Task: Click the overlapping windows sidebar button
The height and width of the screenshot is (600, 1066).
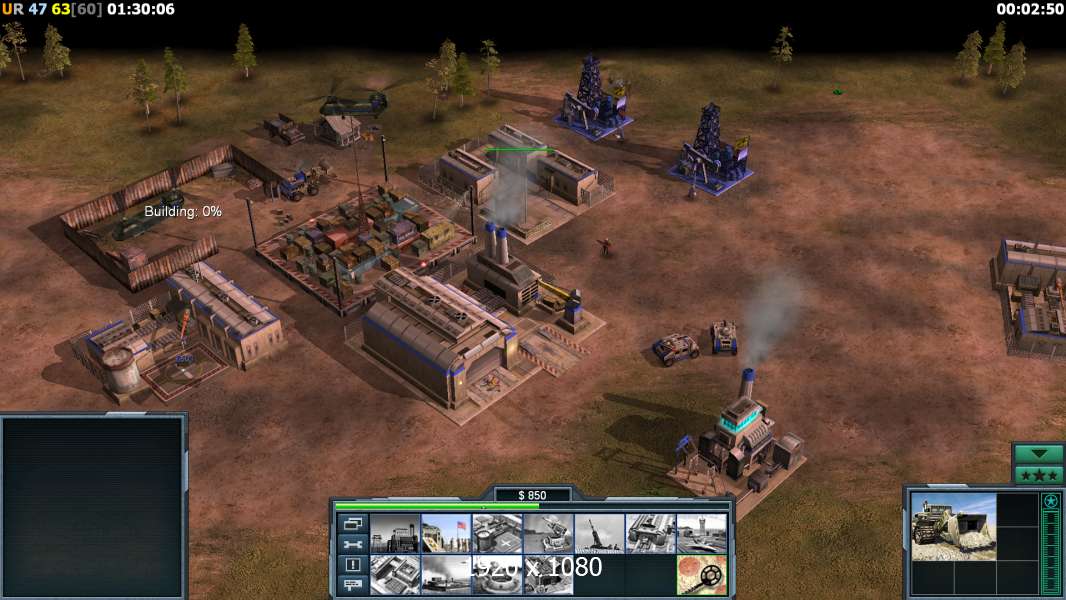Action: tap(353, 523)
